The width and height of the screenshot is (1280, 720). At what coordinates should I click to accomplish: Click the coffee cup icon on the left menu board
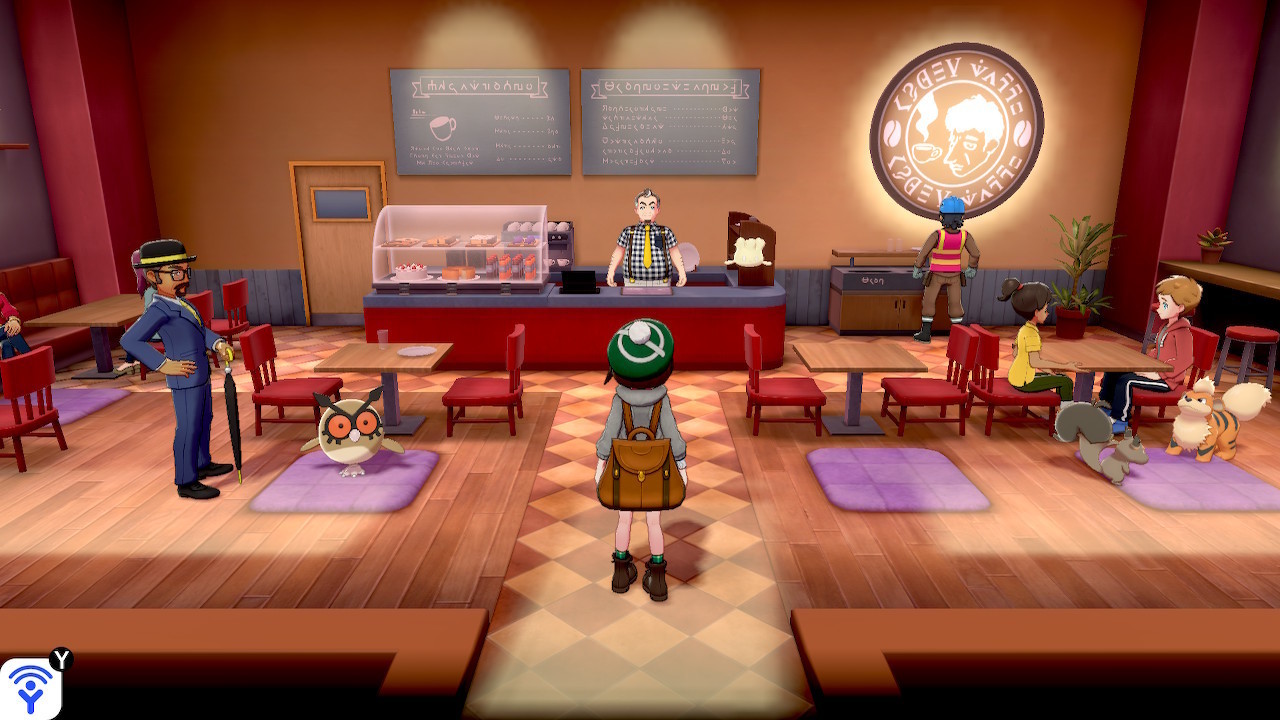[443, 127]
